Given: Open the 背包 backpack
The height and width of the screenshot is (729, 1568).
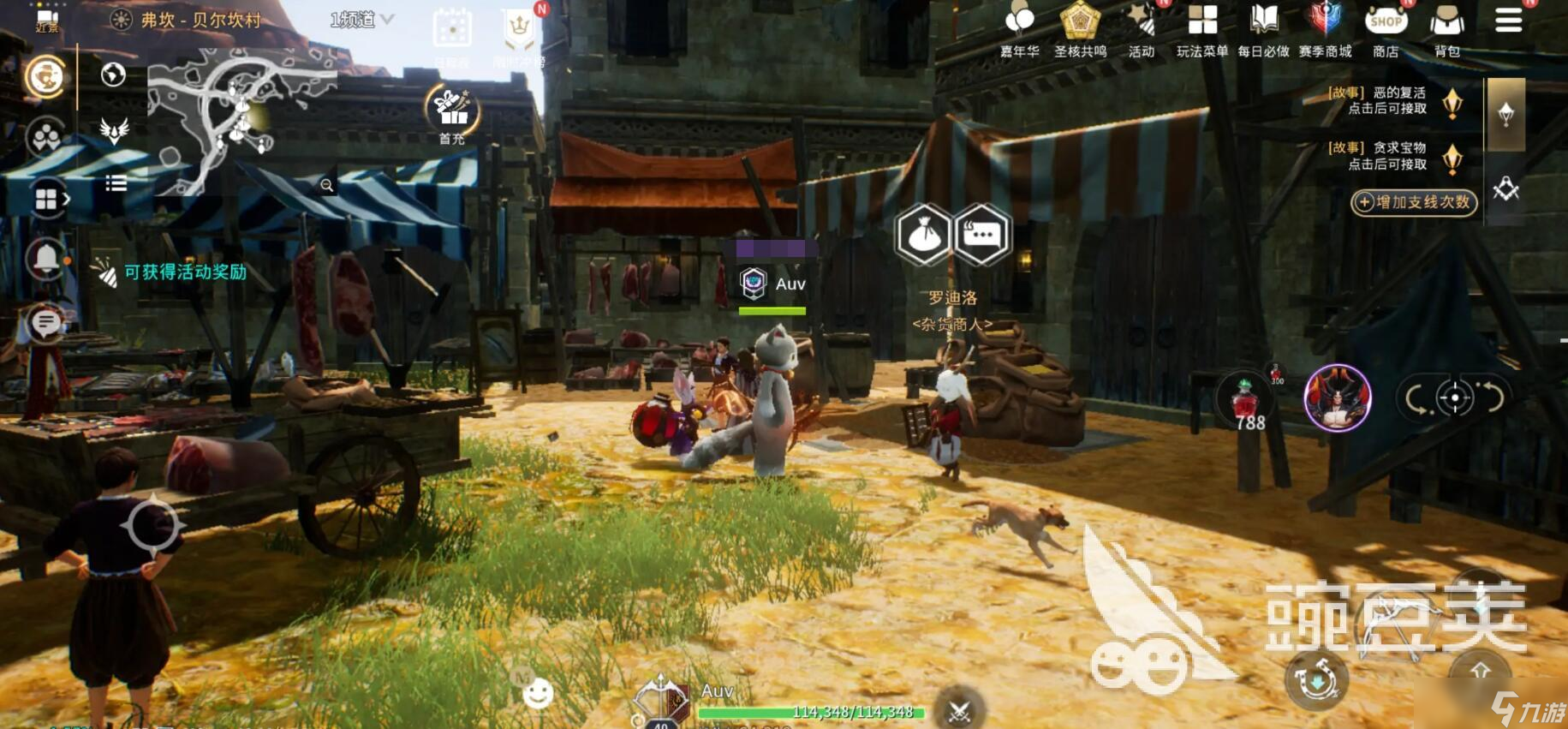Looking at the screenshot, I should click(1446, 28).
